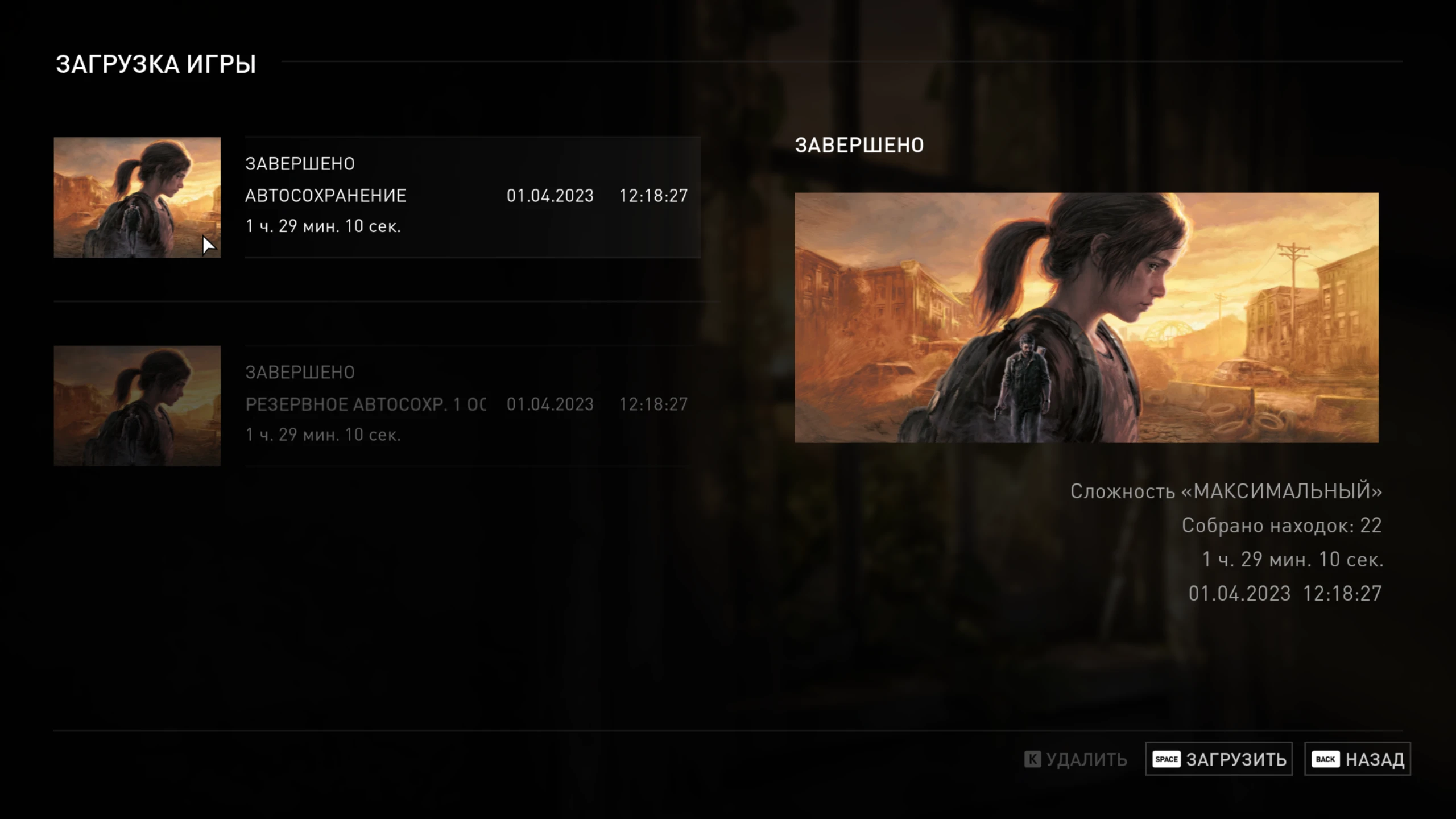
Task: Click the playtime 1 ч. 29 мин. text
Action: [324, 226]
